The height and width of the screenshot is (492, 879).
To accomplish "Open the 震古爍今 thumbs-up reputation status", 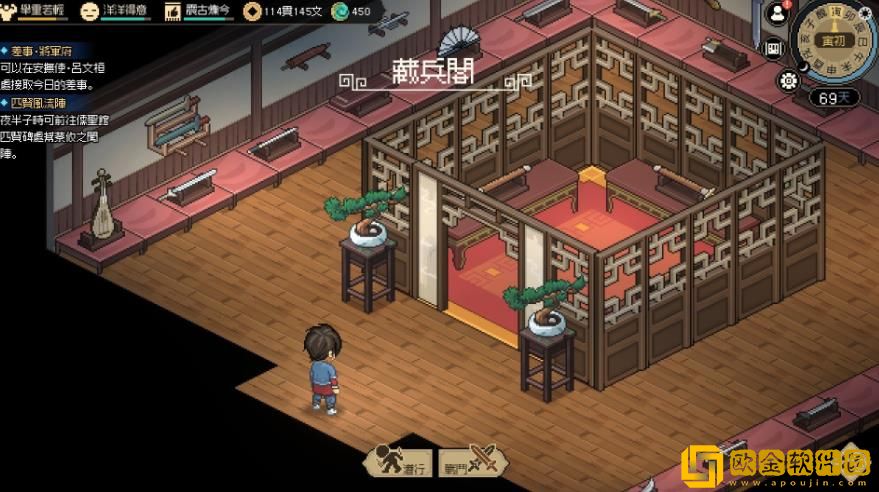I will [x=172, y=11].
